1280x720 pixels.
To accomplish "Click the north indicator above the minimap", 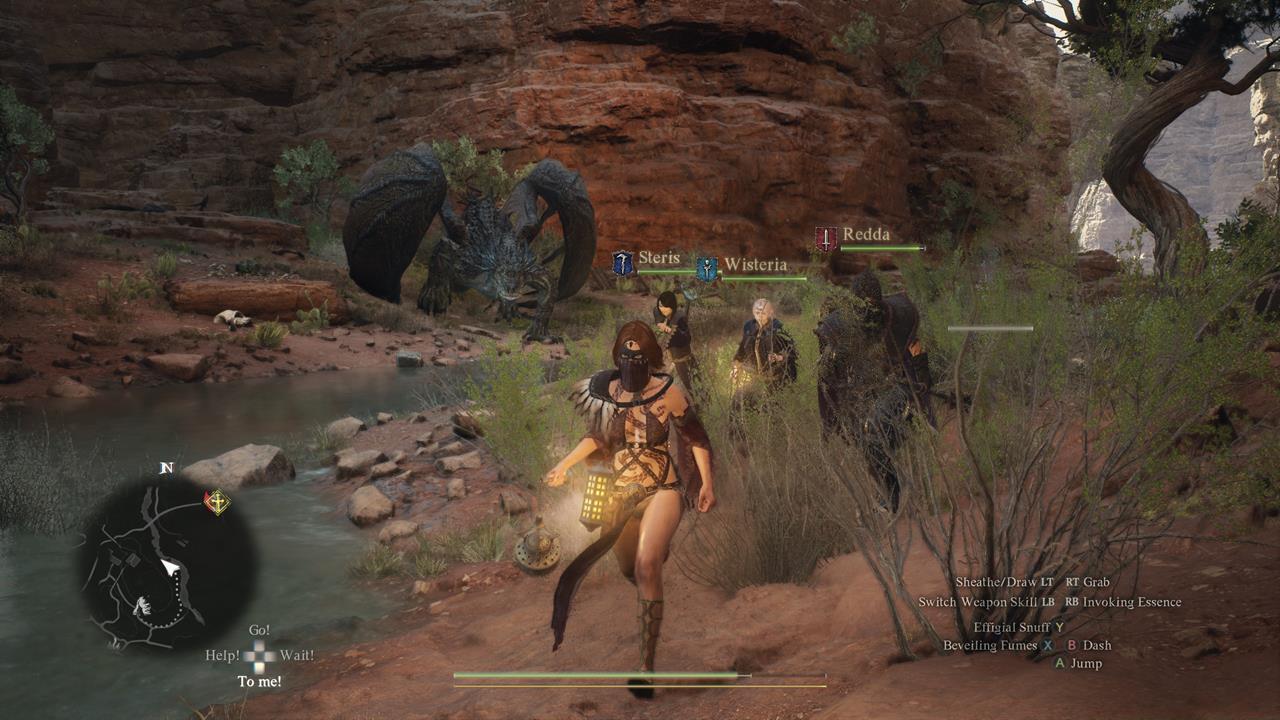I will pyautogui.click(x=166, y=467).
